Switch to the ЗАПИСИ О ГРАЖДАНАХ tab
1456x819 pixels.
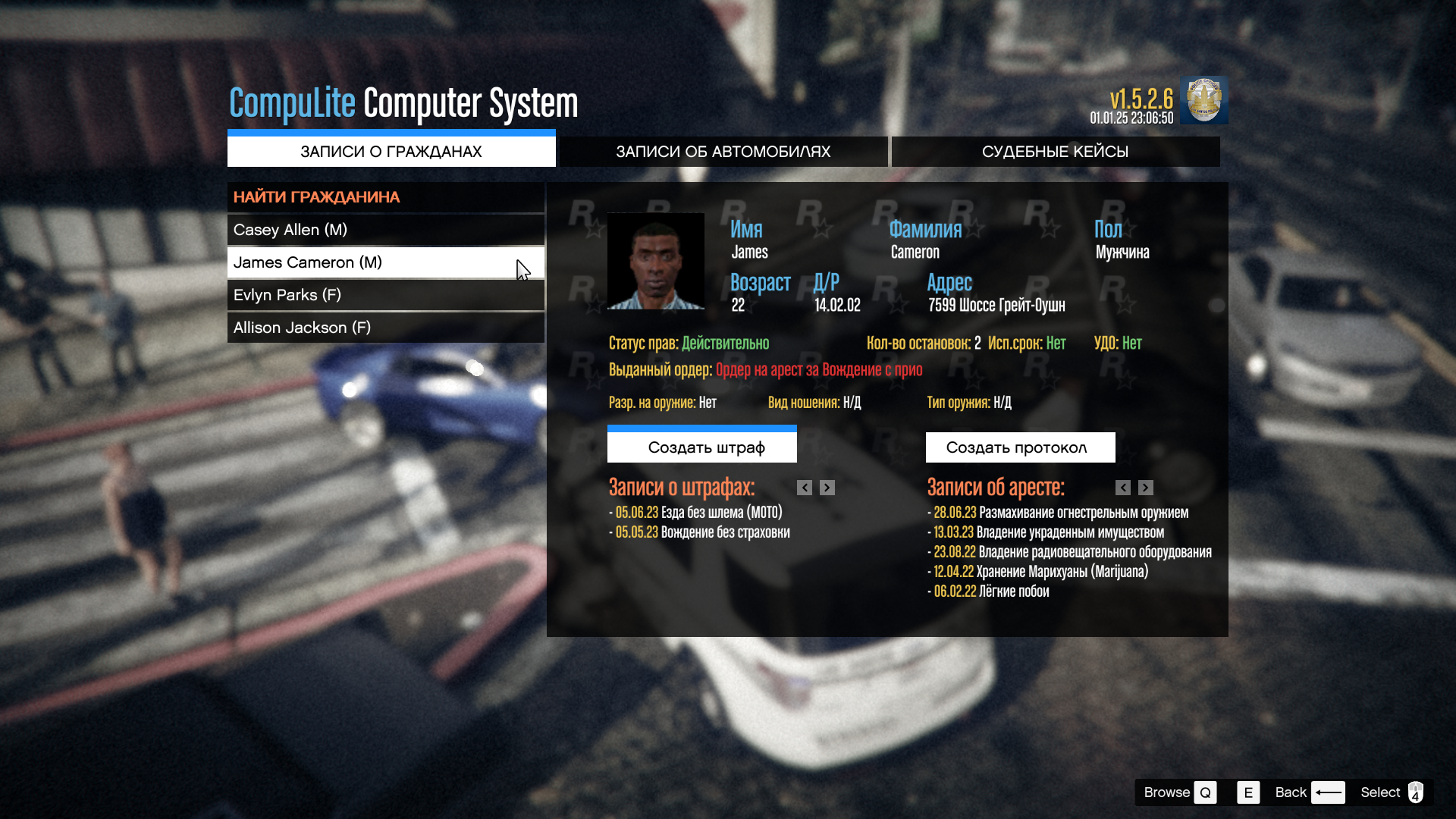coord(391,152)
